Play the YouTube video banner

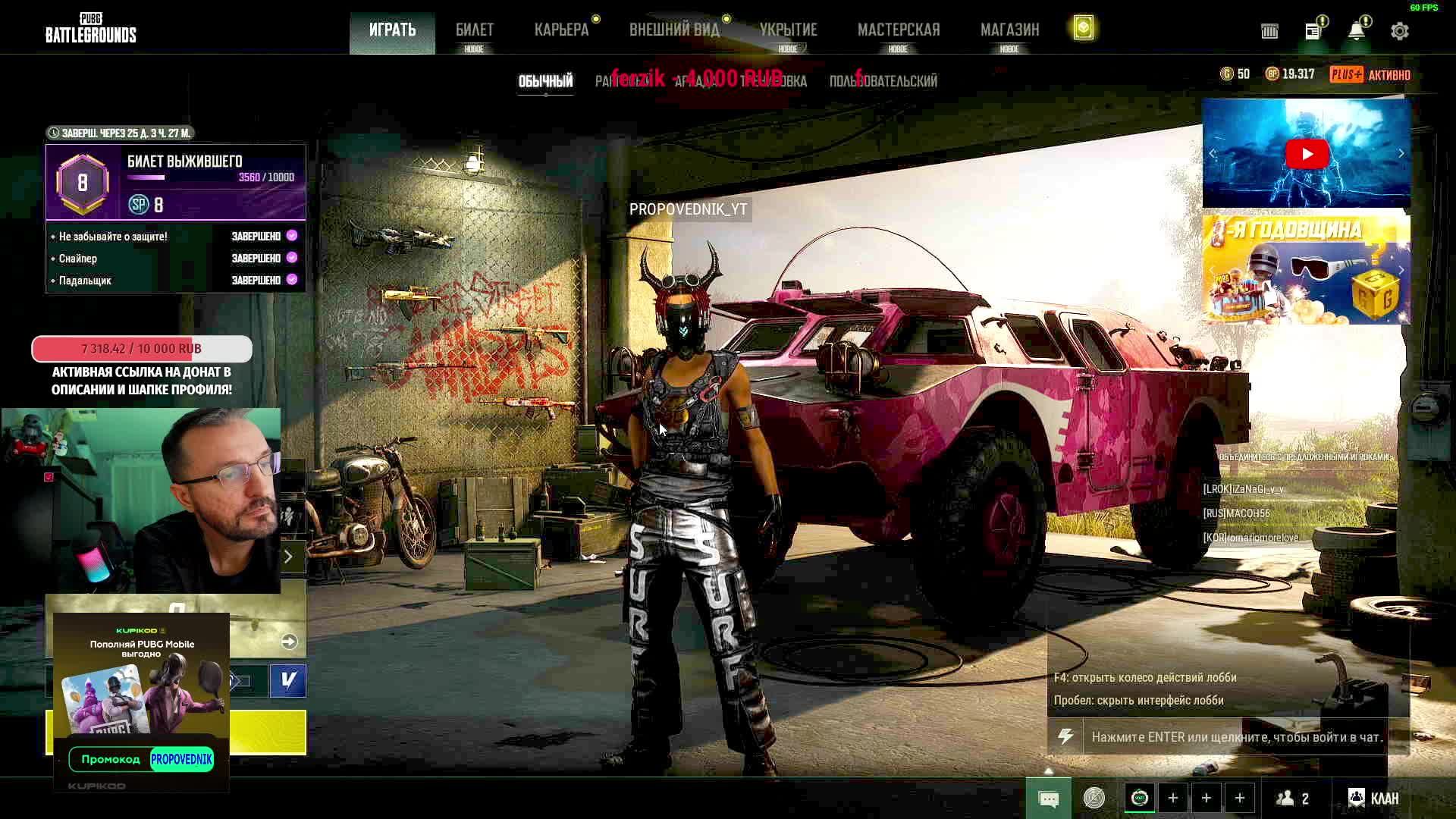pyautogui.click(x=1306, y=154)
